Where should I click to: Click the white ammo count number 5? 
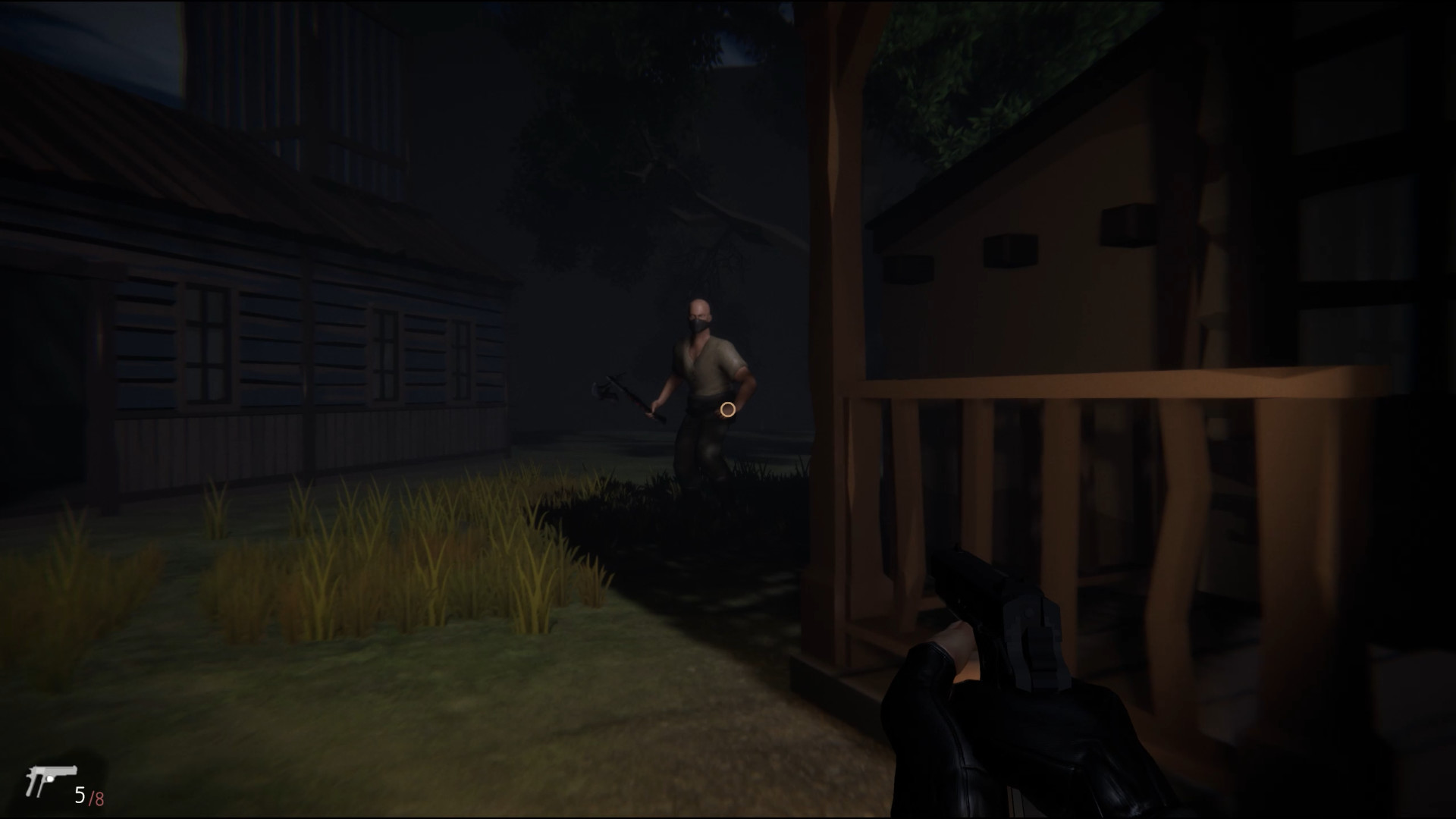click(78, 796)
